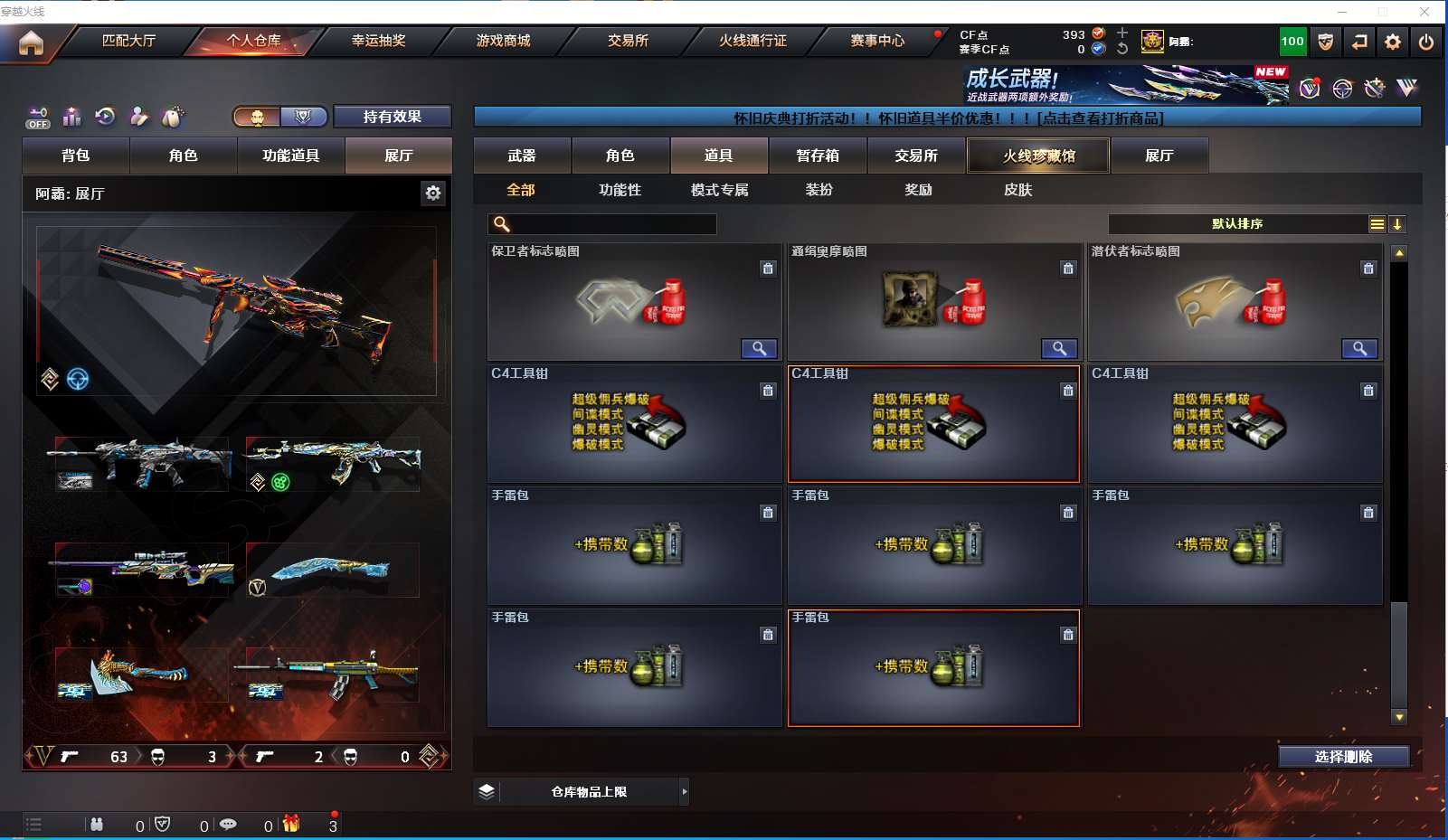
Task: Open the 火线通行证 battle pass
Action: tap(752, 41)
